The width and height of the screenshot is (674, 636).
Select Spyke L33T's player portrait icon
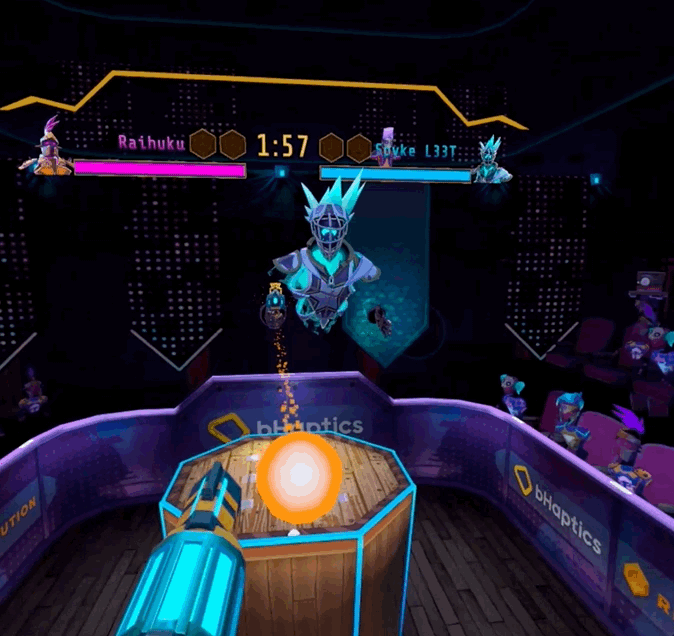click(490, 160)
